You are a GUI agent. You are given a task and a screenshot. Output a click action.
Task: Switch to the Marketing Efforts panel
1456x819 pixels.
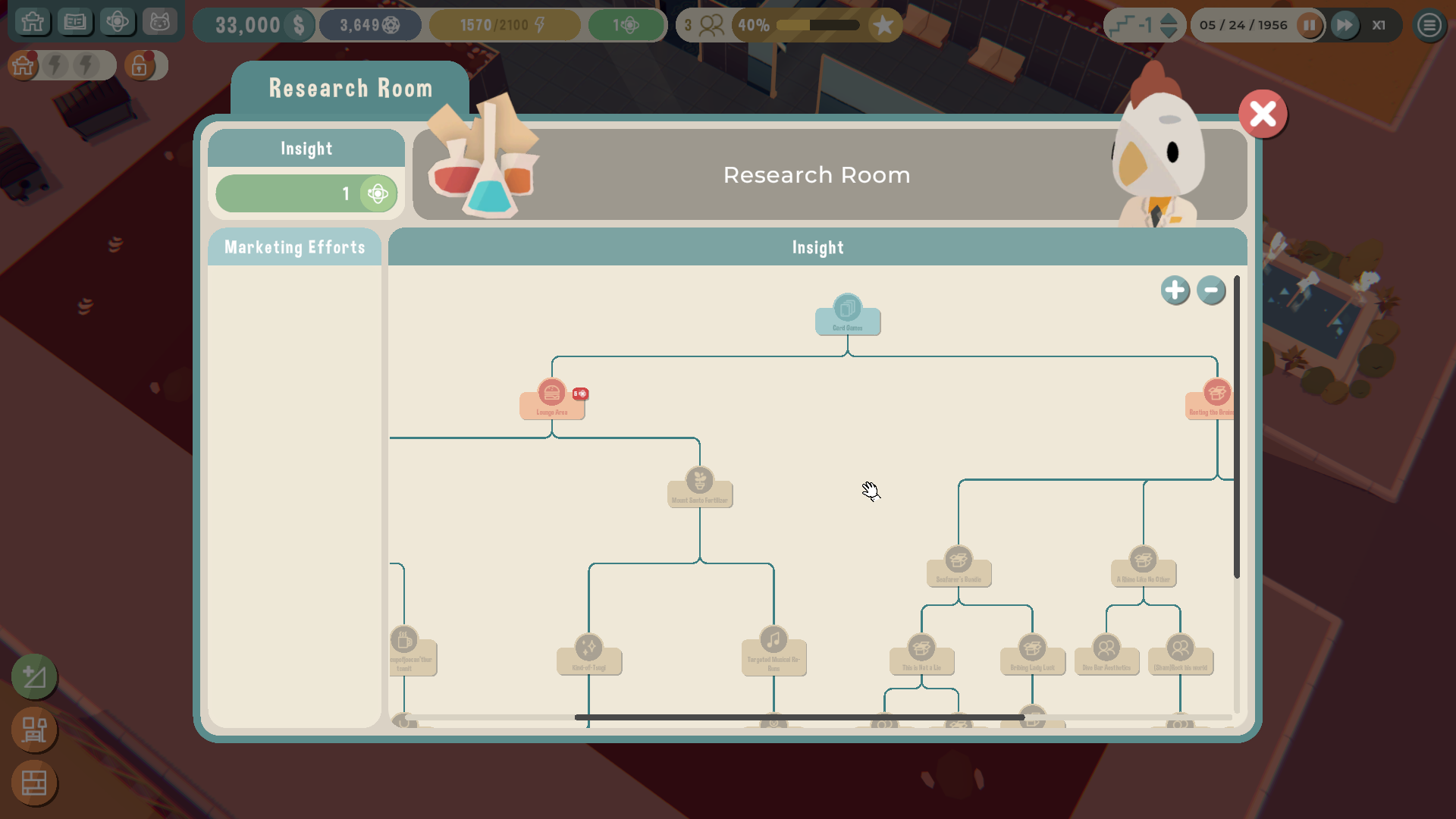(x=294, y=246)
